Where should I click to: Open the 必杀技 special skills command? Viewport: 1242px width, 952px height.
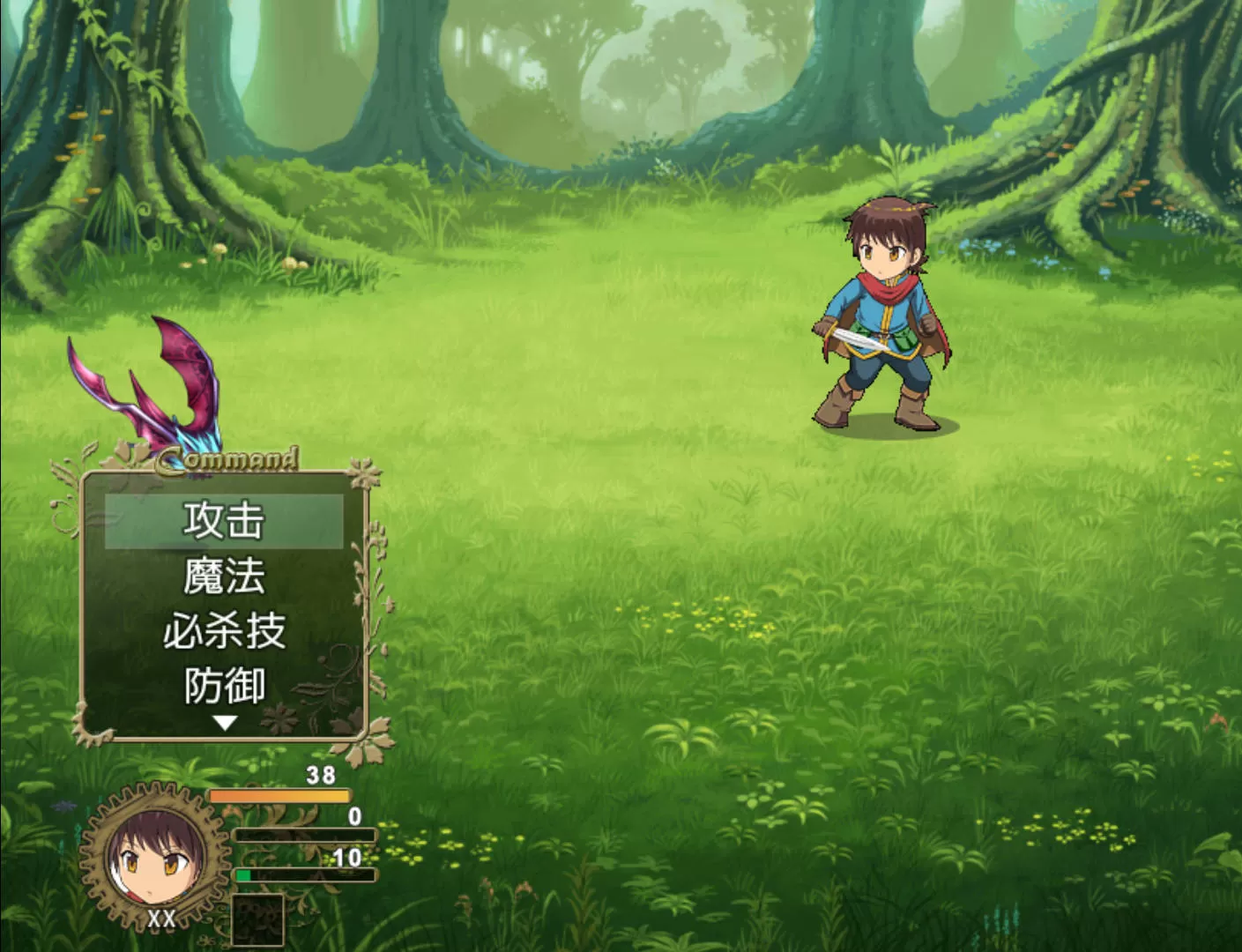point(224,631)
